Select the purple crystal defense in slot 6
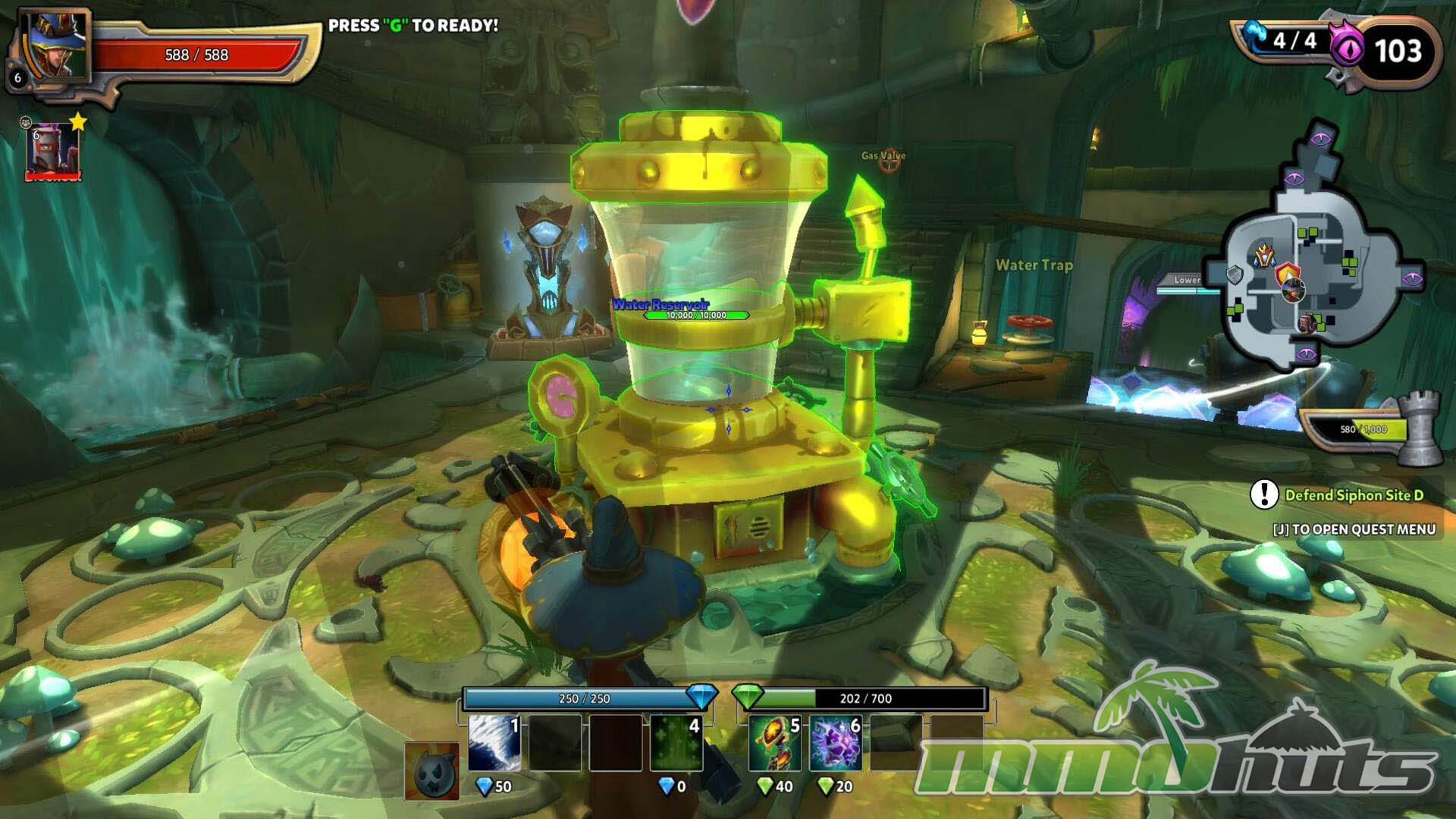Screen dimensions: 1456x819 point(835,743)
